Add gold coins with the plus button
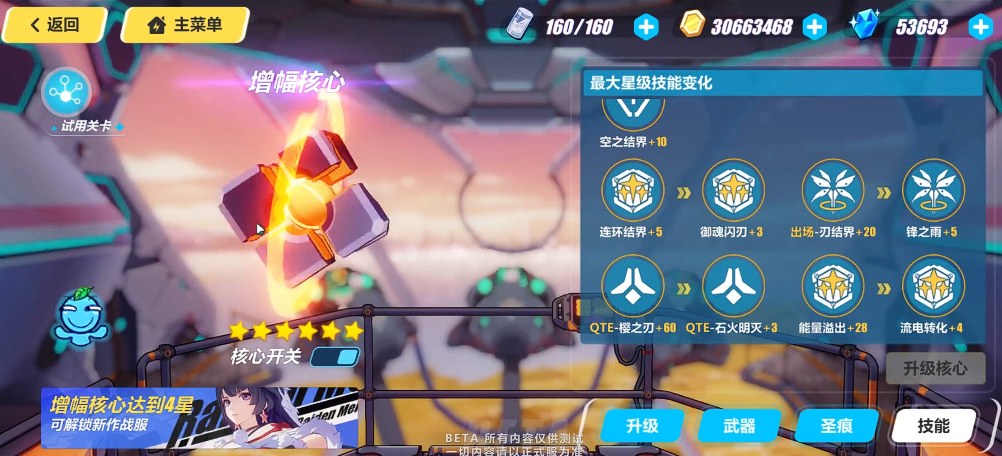 815,27
